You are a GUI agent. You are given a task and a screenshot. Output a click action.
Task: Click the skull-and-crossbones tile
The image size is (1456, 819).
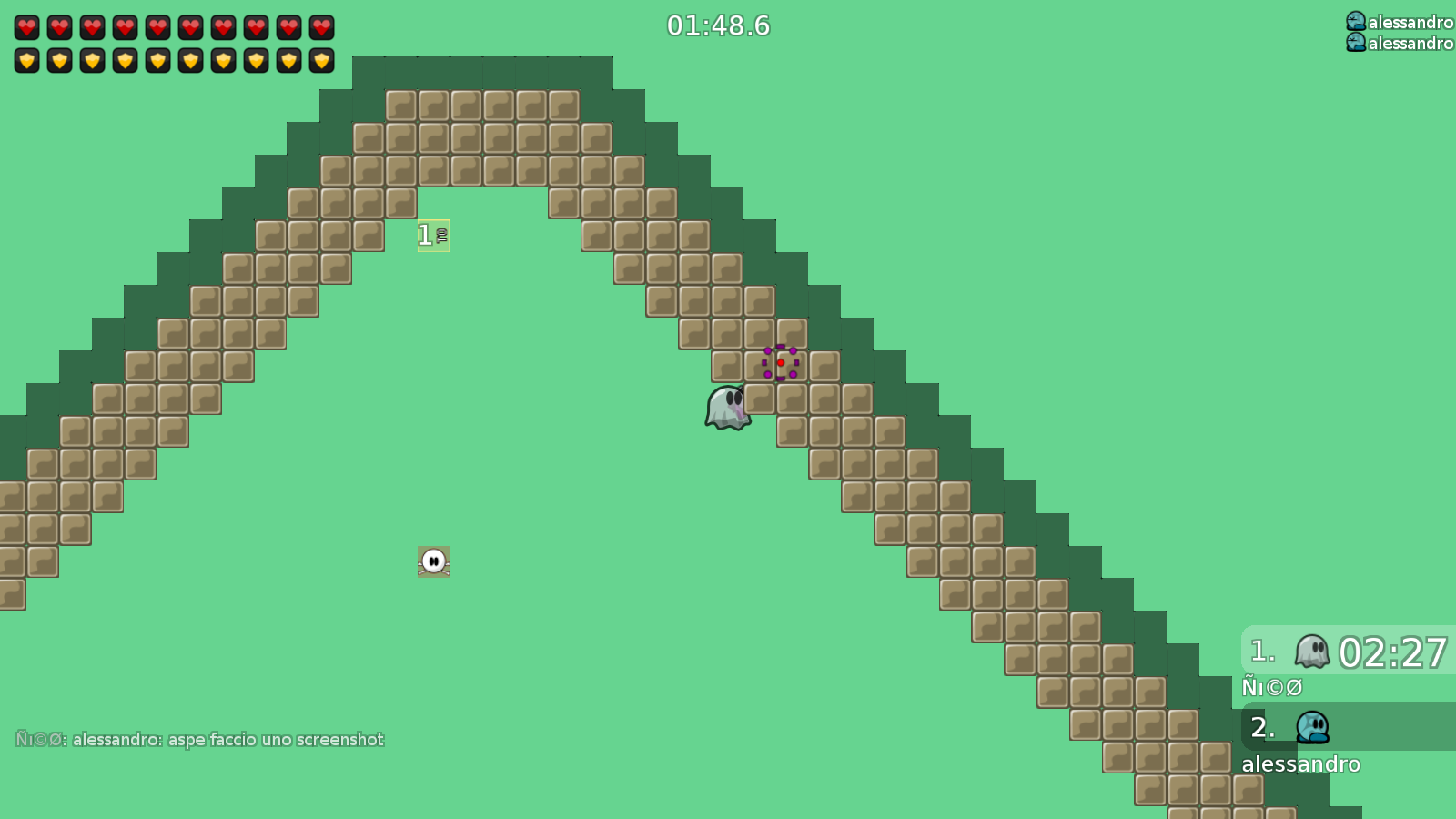[x=433, y=561]
